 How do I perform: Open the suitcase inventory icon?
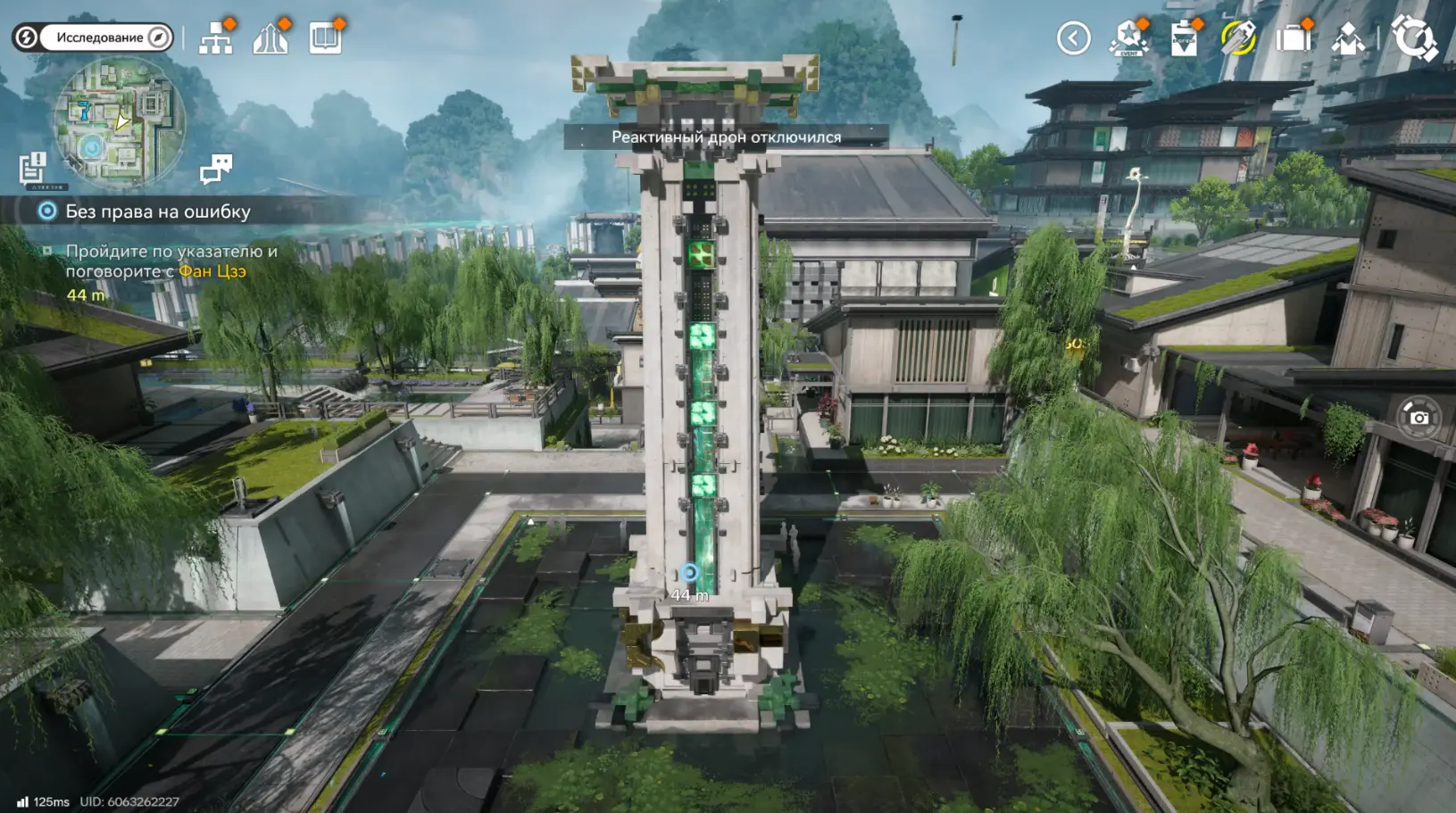[x=1293, y=38]
